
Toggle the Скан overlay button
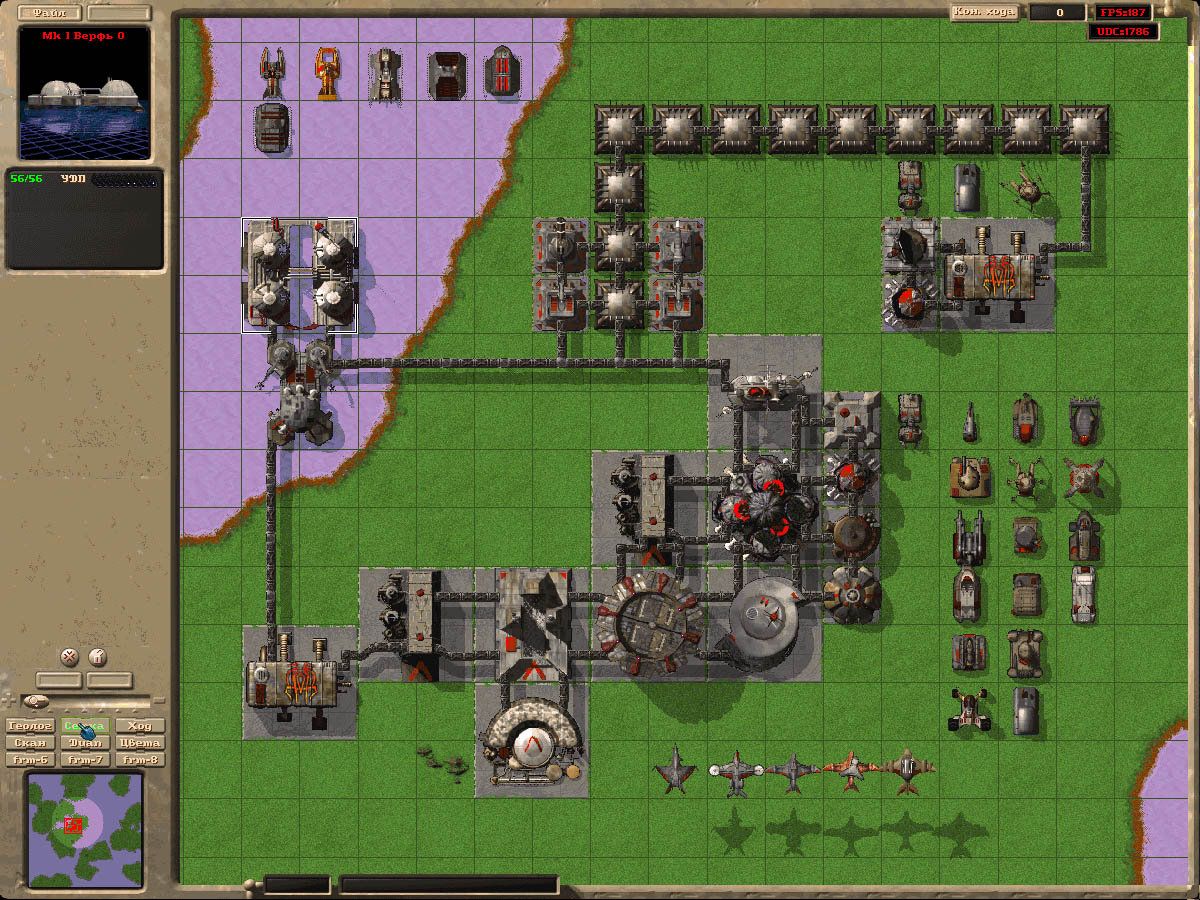pyautogui.click(x=30, y=743)
